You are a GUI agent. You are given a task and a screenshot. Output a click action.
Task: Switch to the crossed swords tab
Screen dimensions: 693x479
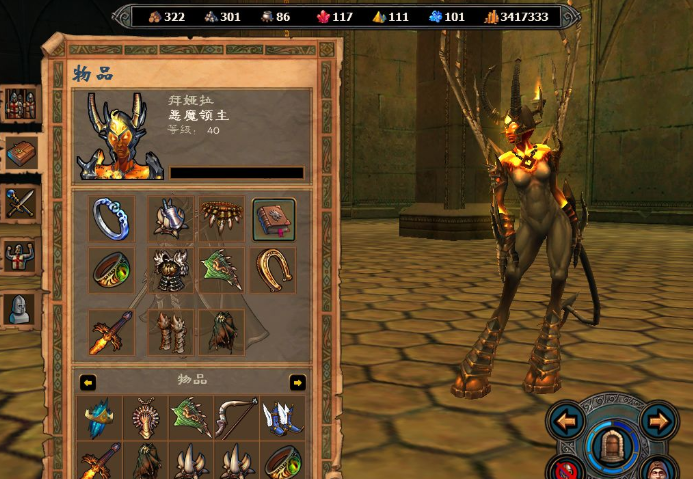[21, 204]
